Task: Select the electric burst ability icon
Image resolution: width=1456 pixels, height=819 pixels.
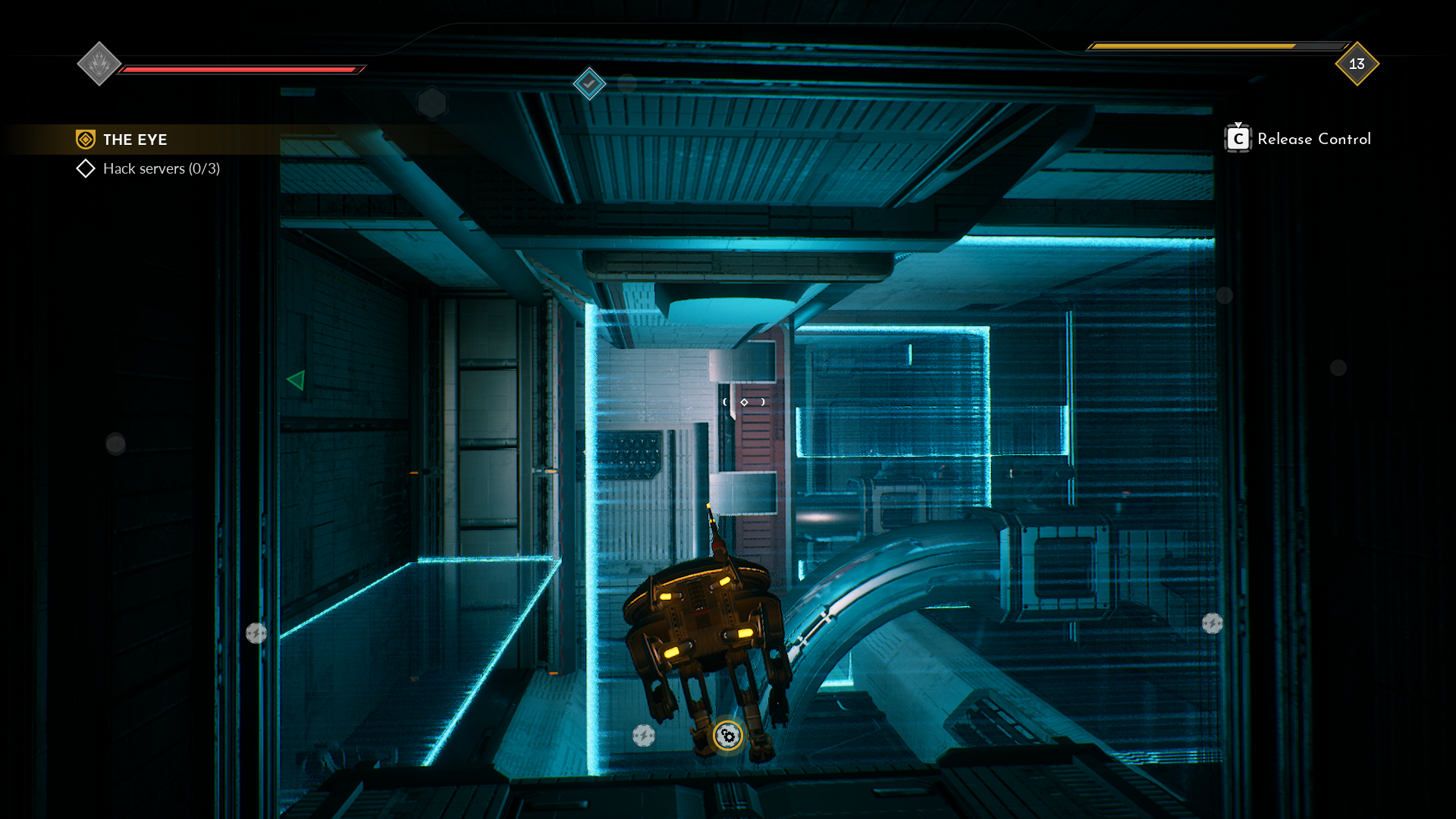Action: click(99, 64)
